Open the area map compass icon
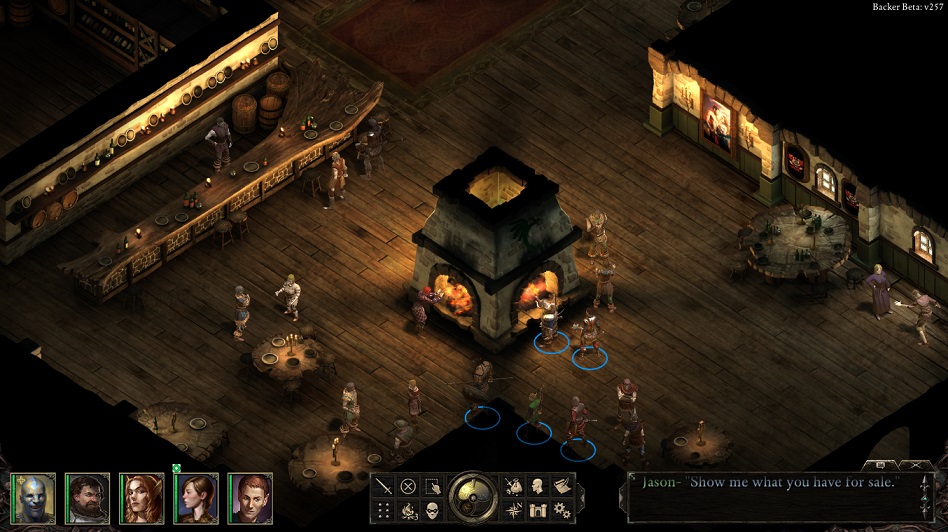The width and height of the screenshot is (948, 532). pyautogui.click(x=514, y=511)
